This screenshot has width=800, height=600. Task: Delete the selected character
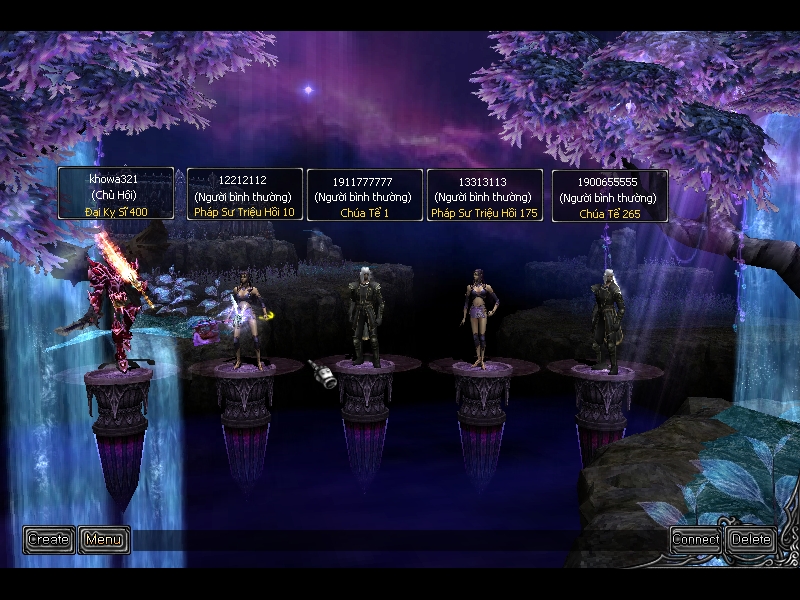click(751, 540)
